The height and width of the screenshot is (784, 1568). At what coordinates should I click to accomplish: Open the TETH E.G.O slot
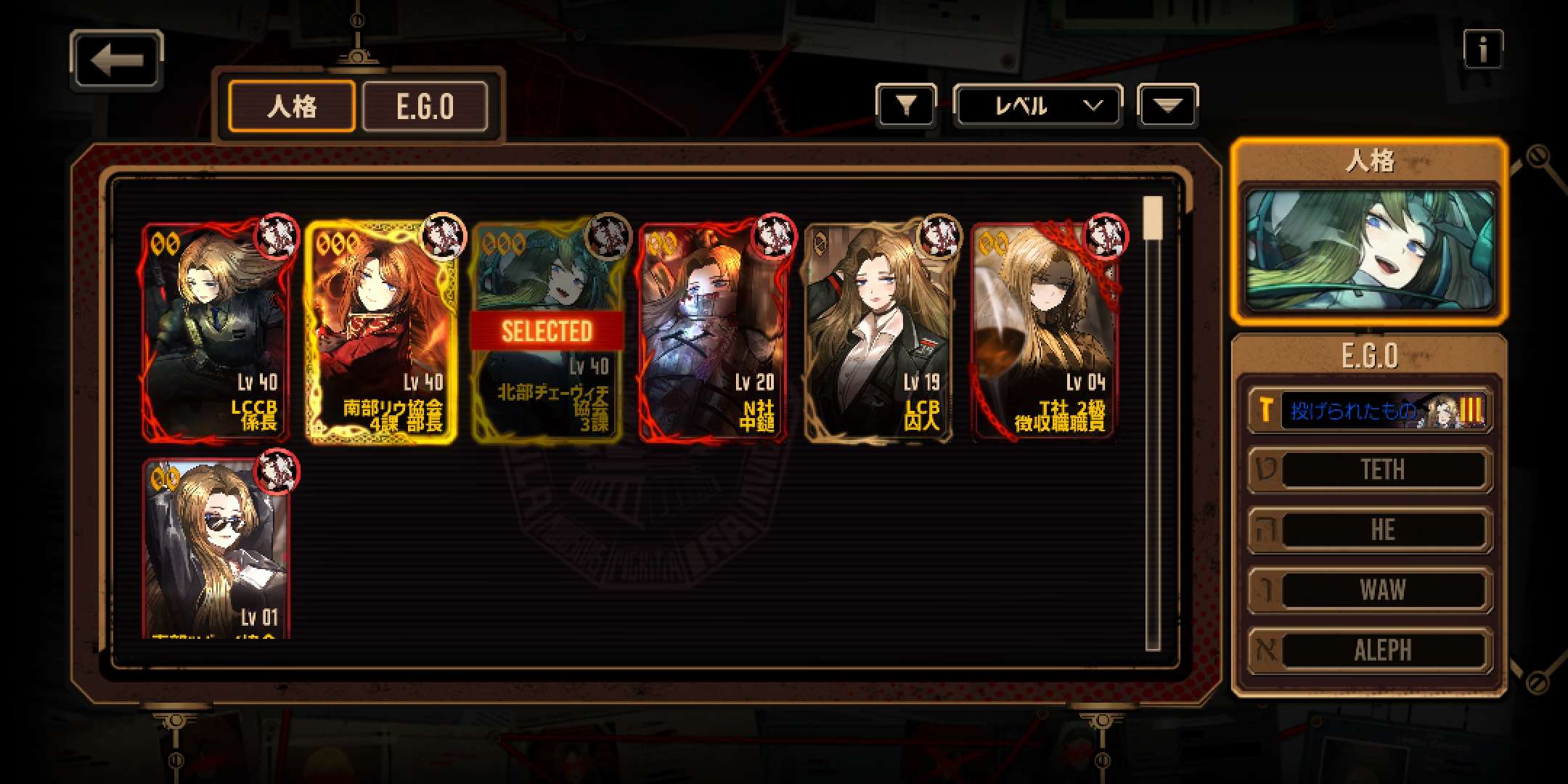[x=1369, y=470]
